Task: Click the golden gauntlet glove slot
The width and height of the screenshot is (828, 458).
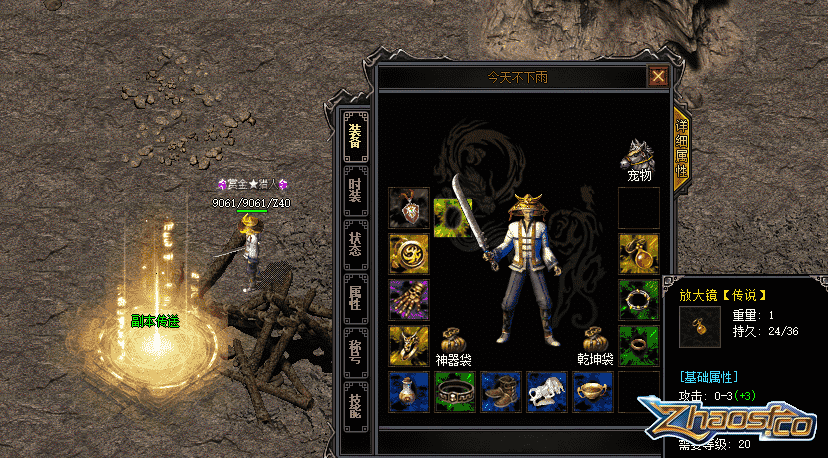Action: [409, 299]
